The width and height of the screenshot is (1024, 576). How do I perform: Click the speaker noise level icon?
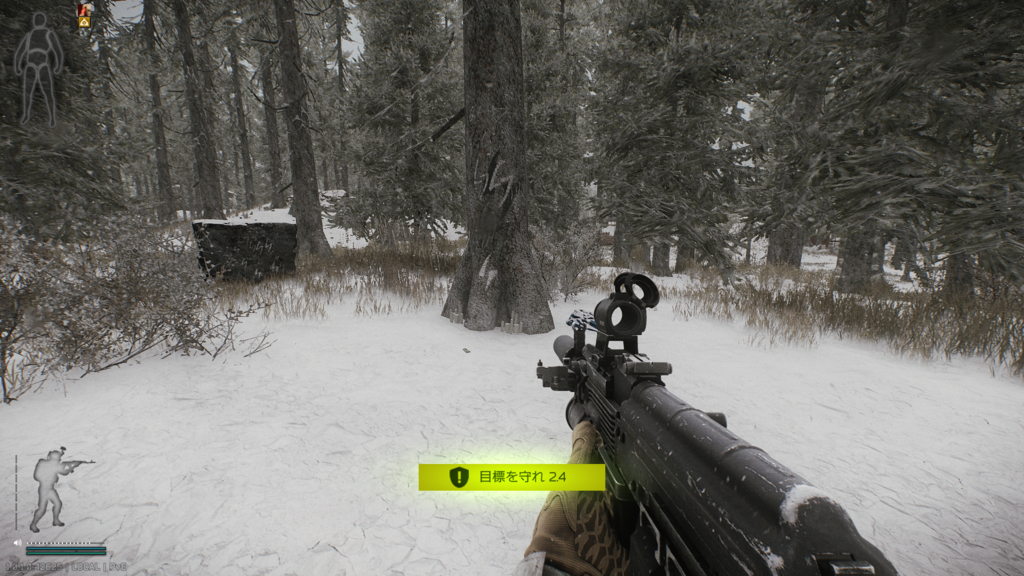coord(18,543)
